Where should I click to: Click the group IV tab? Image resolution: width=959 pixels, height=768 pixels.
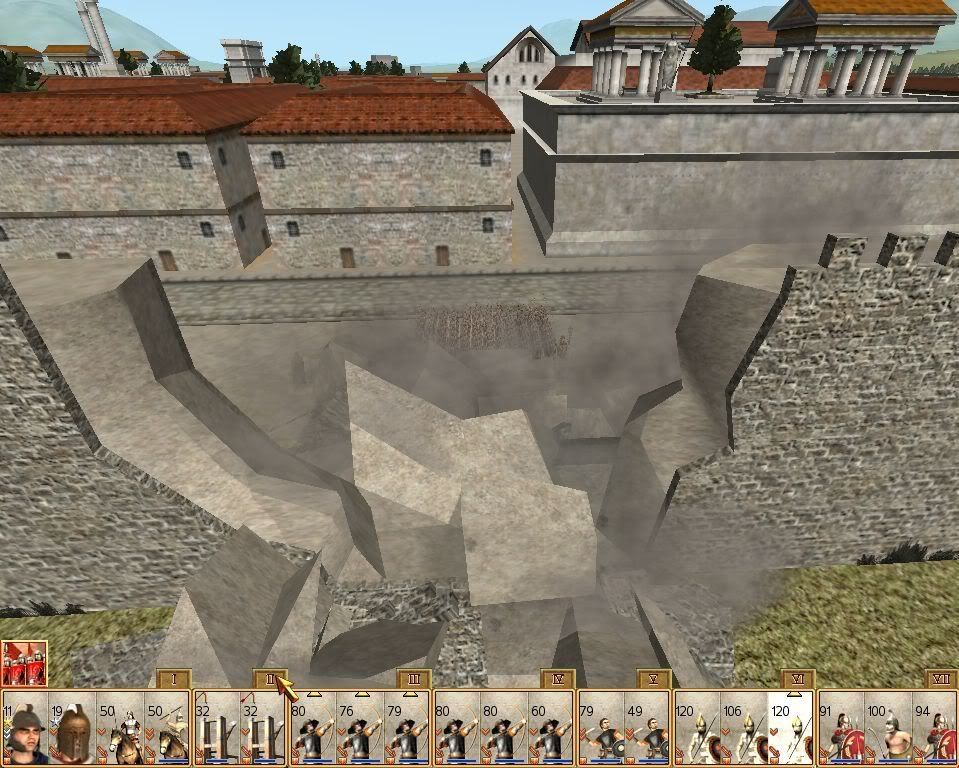coord(558,679)
